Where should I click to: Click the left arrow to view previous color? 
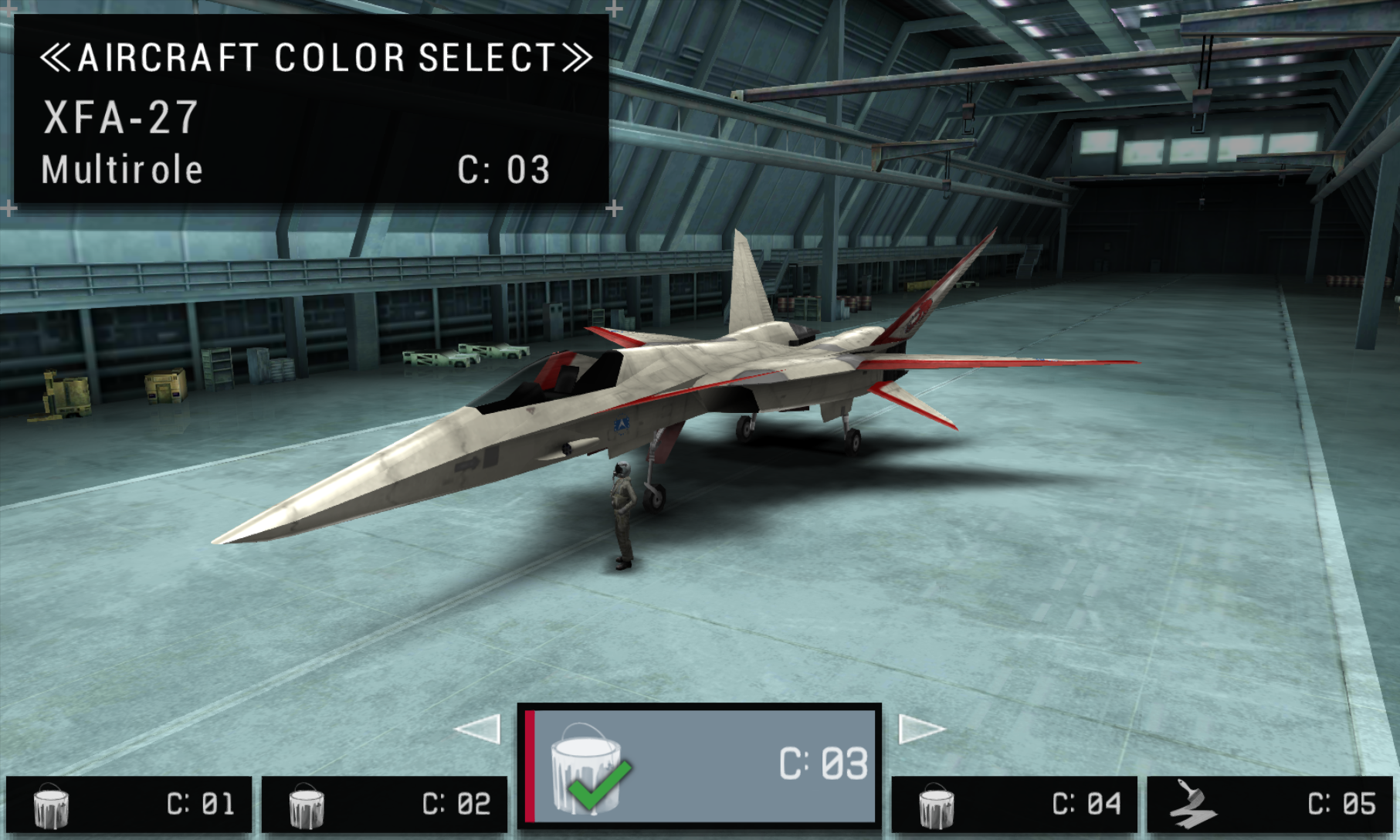479,729
